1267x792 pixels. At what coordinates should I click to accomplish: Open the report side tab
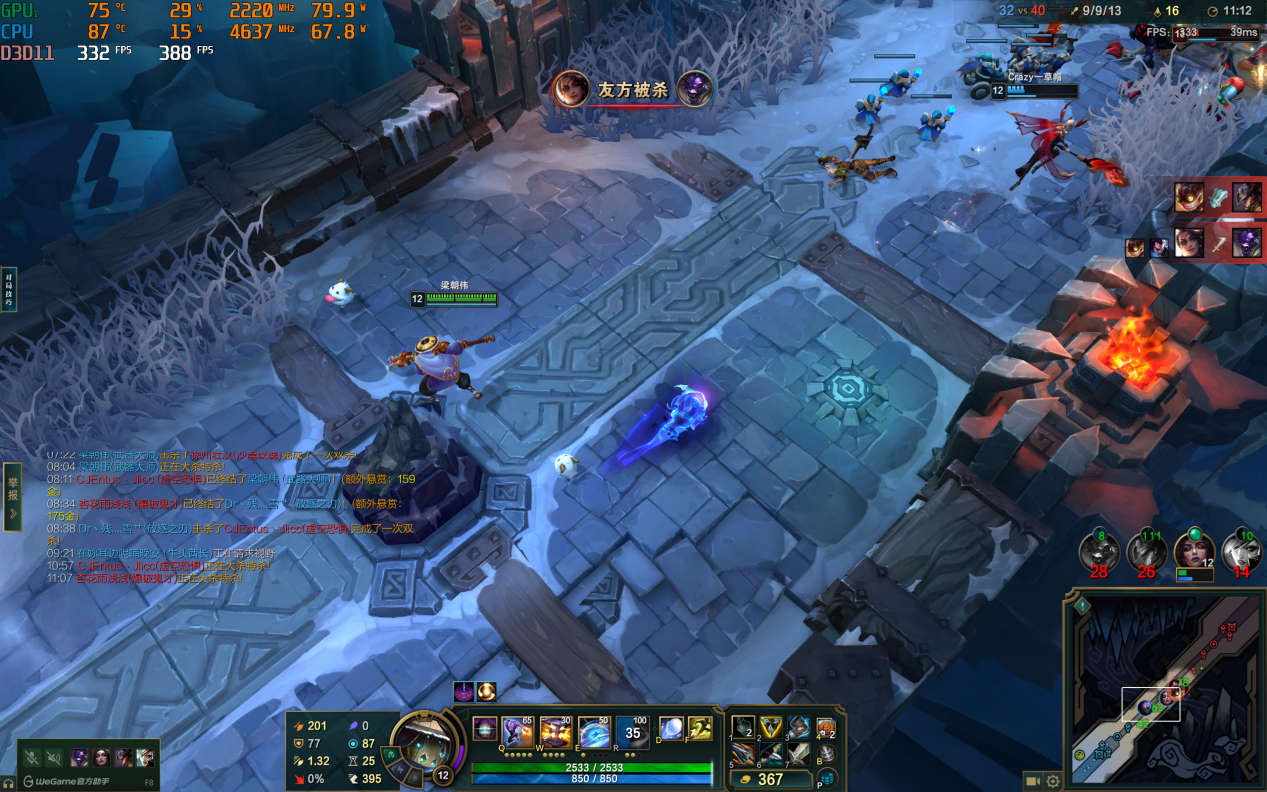pos(12,496)
